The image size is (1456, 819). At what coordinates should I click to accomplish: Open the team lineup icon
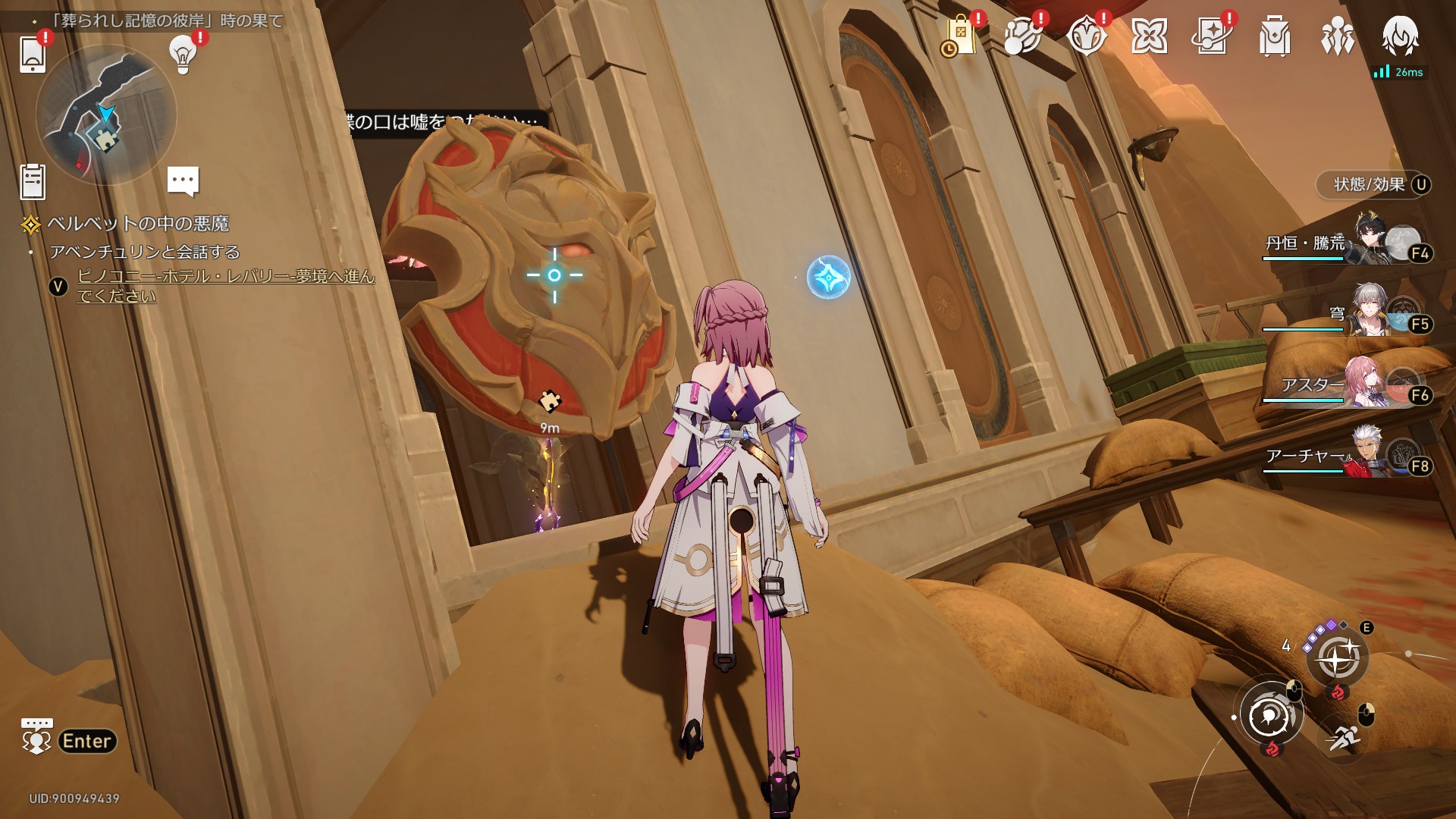(x=1337, y=36)
